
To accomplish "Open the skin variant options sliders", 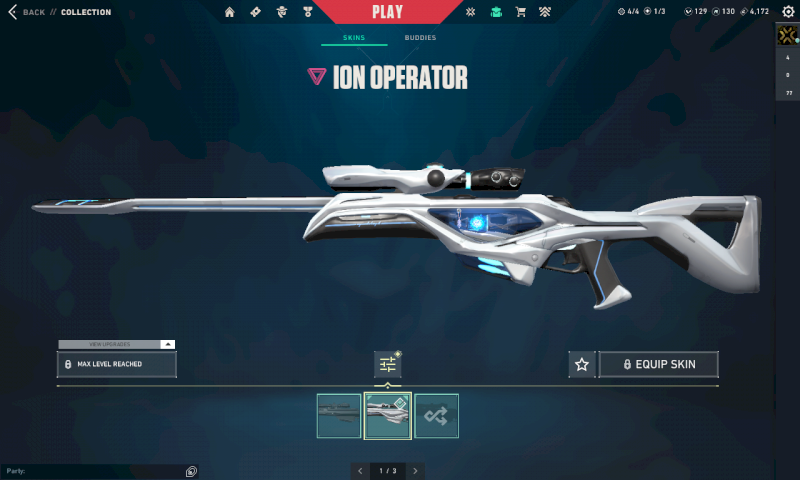I will 387,365.
